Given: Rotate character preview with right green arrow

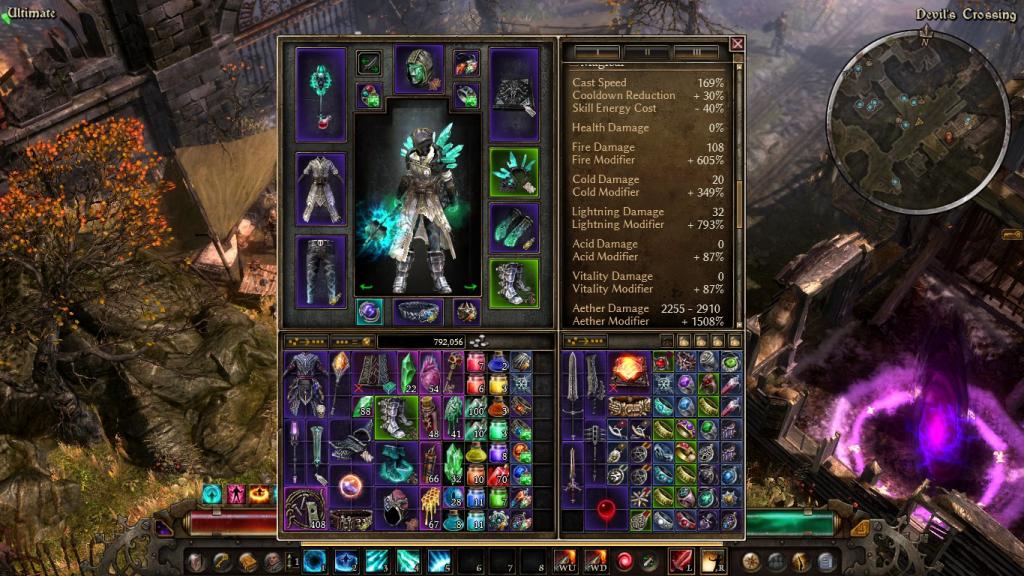Looking at the screenshot, I should (471, 287).
